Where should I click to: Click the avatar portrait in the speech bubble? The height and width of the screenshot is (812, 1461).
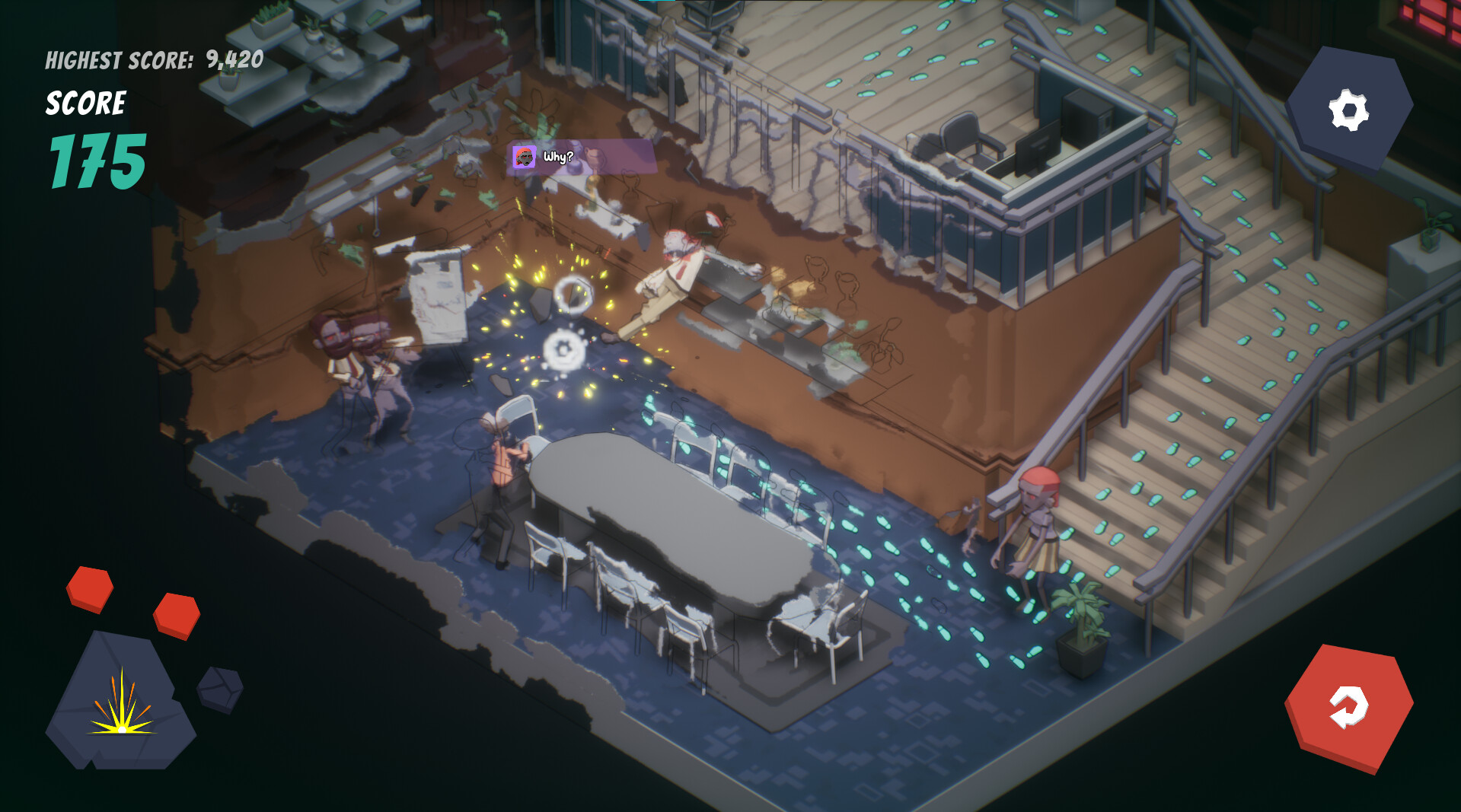[x=526, y=158]
